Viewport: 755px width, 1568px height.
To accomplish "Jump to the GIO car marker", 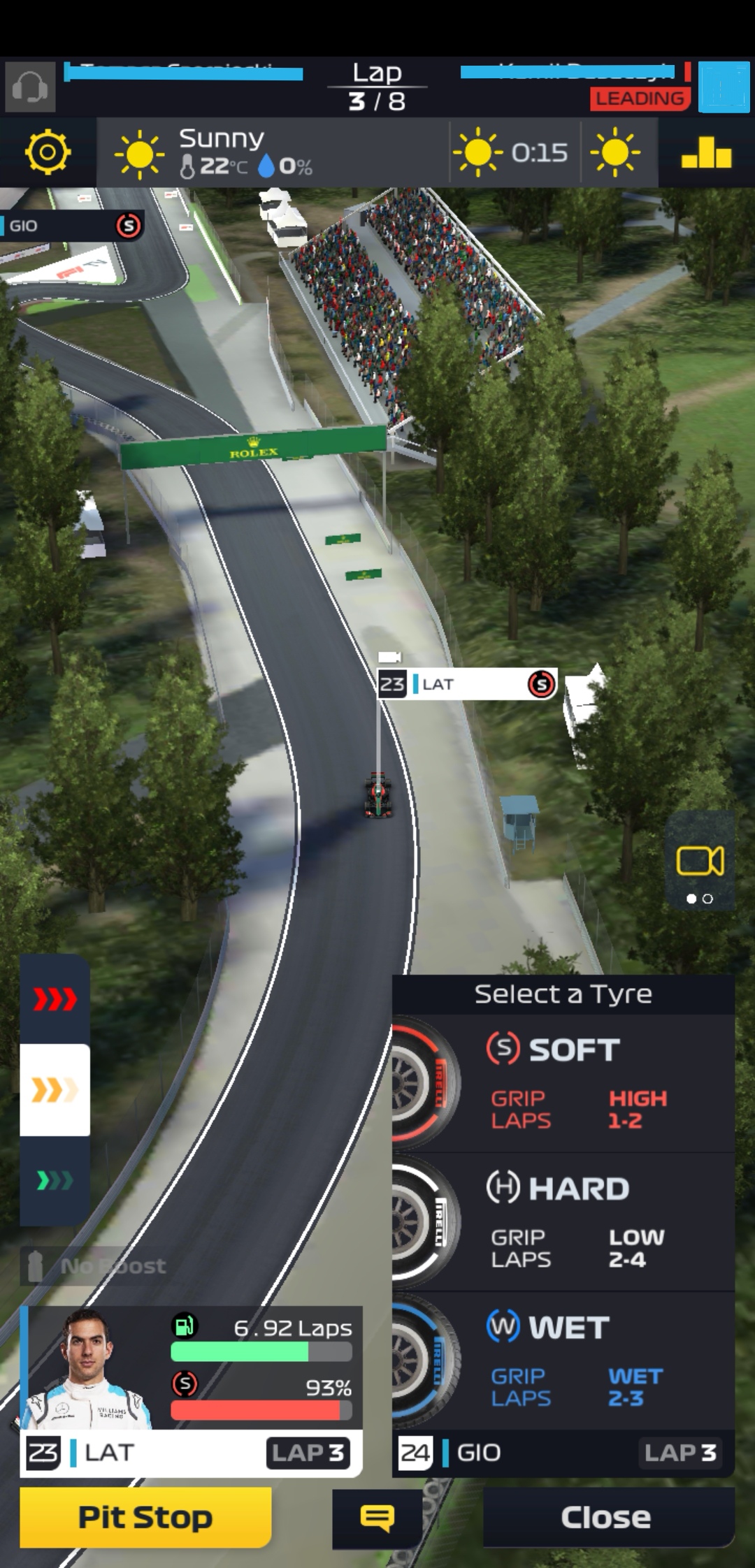I will click(x=71, y=226).
